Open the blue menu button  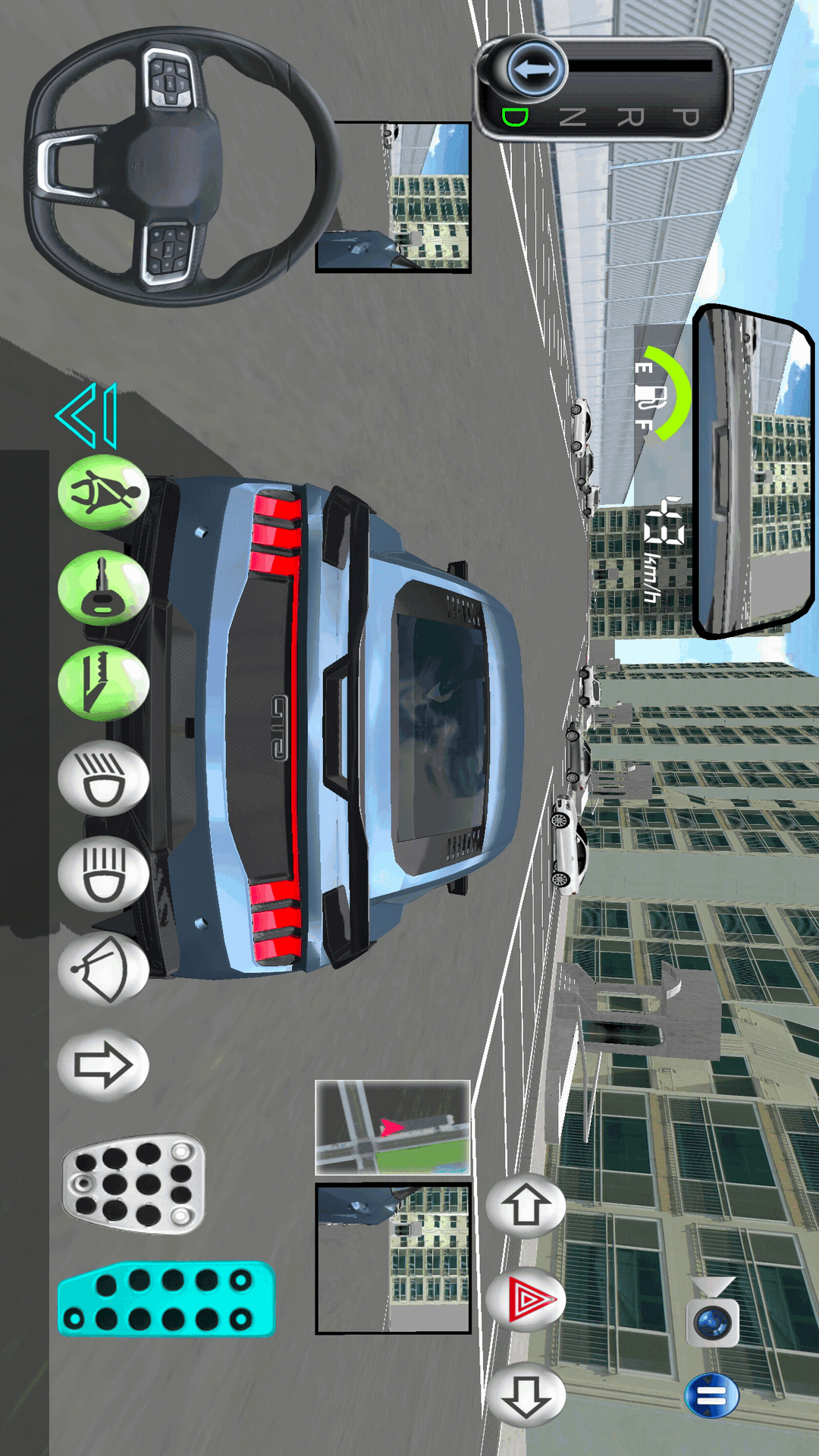coord(711,1395)
